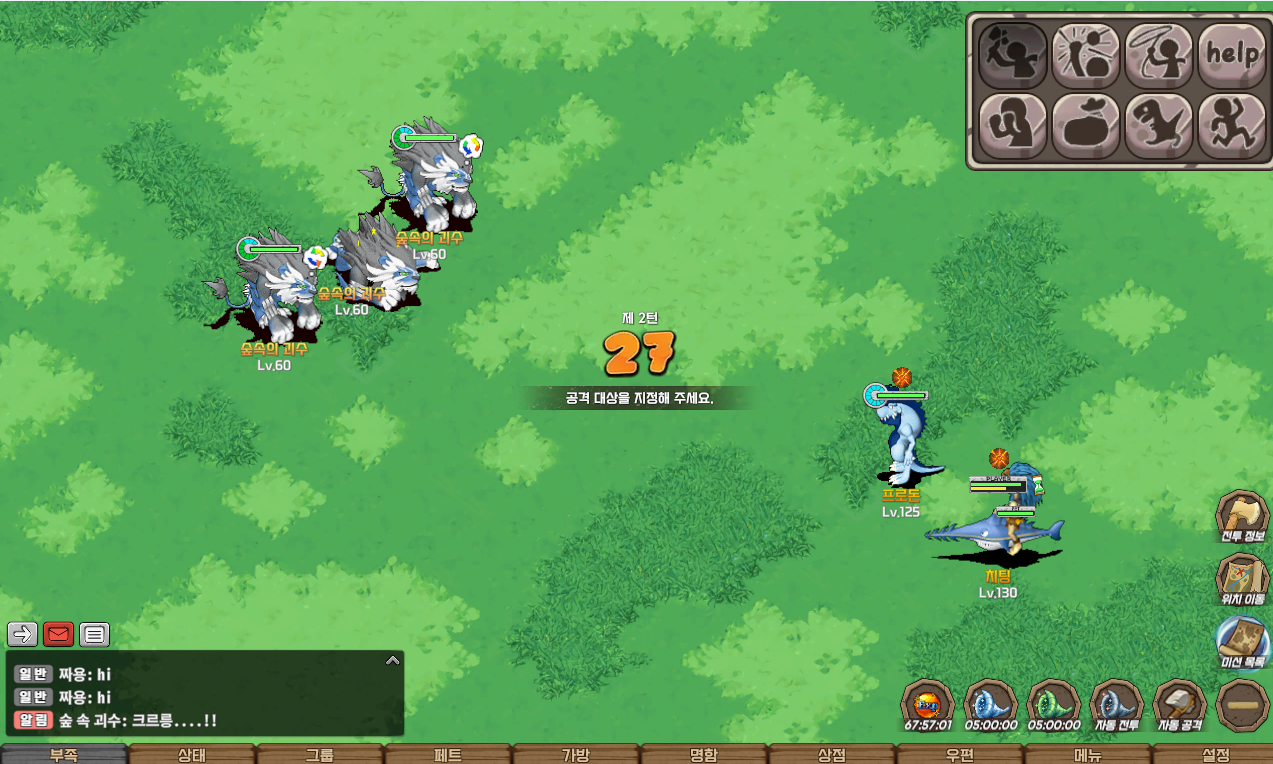Open the 설정 settings tab
This screenshot has height=764, width=1273.
click(1215, 755)
